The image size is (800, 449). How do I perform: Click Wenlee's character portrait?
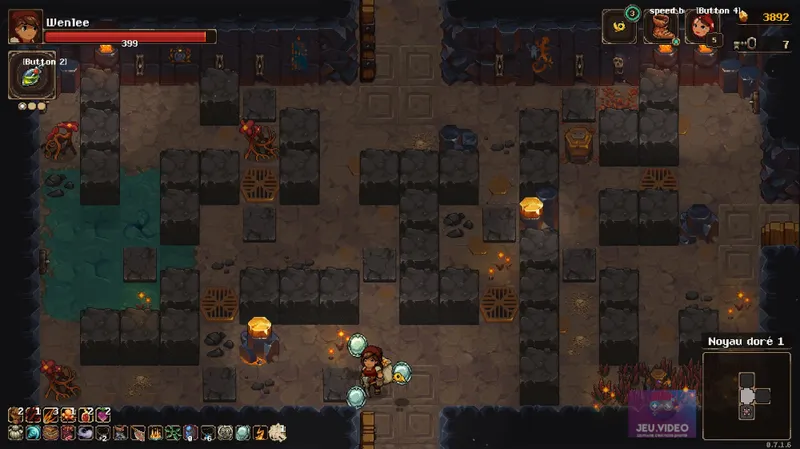[x=25, y=26]
